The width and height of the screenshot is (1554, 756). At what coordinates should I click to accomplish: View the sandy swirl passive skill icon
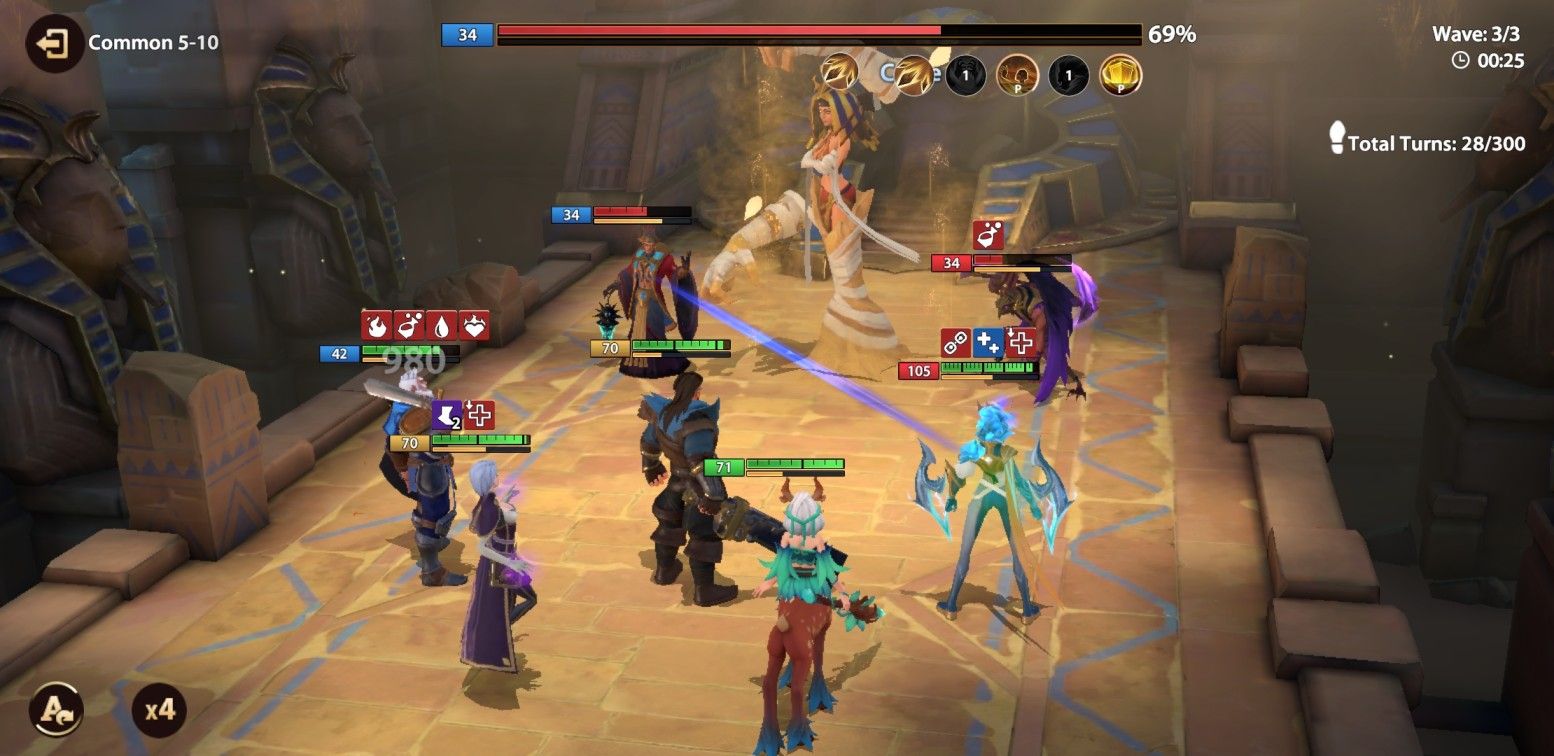(x=1016, y=75)
